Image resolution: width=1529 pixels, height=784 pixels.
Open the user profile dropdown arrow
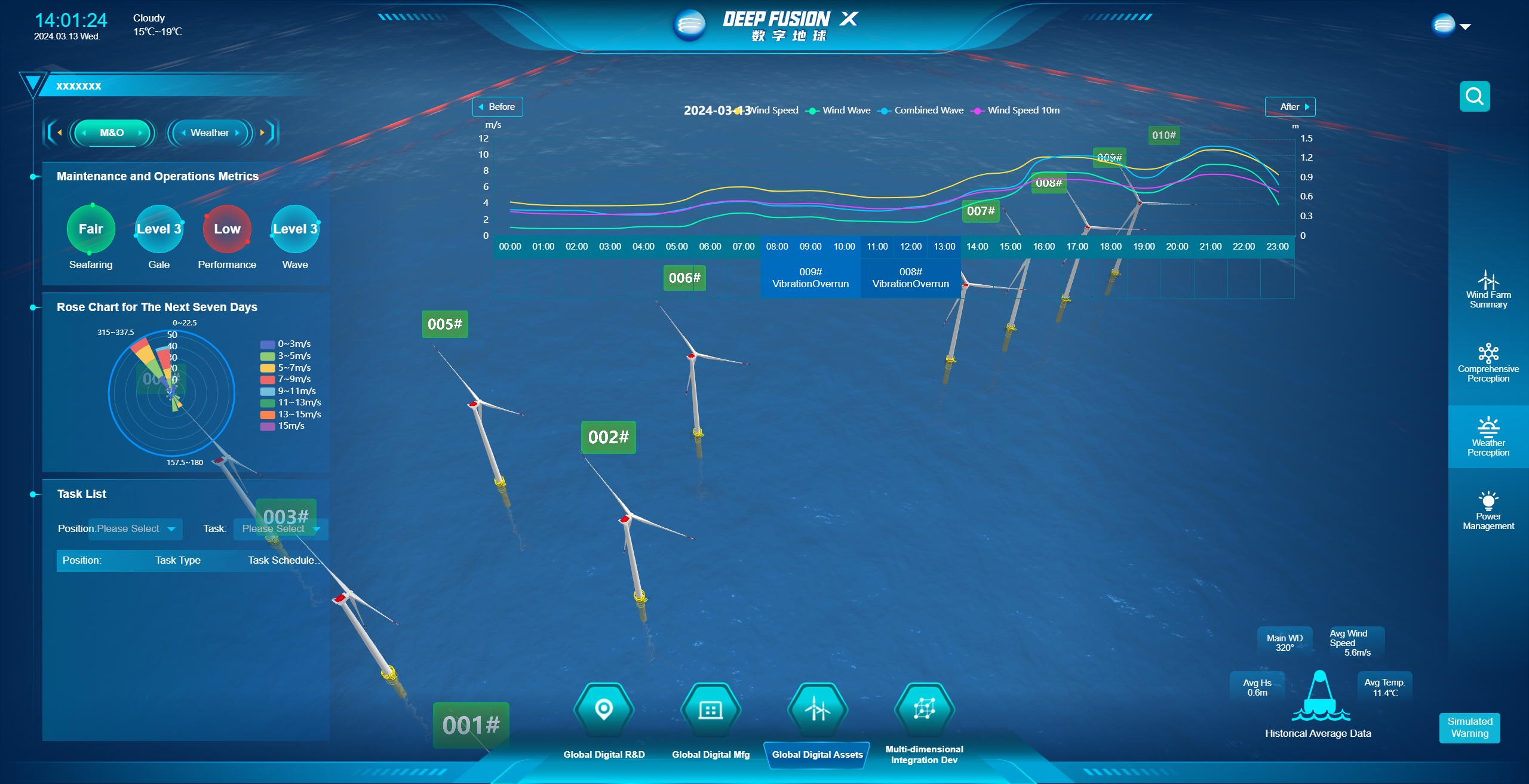click(1465, 27)
